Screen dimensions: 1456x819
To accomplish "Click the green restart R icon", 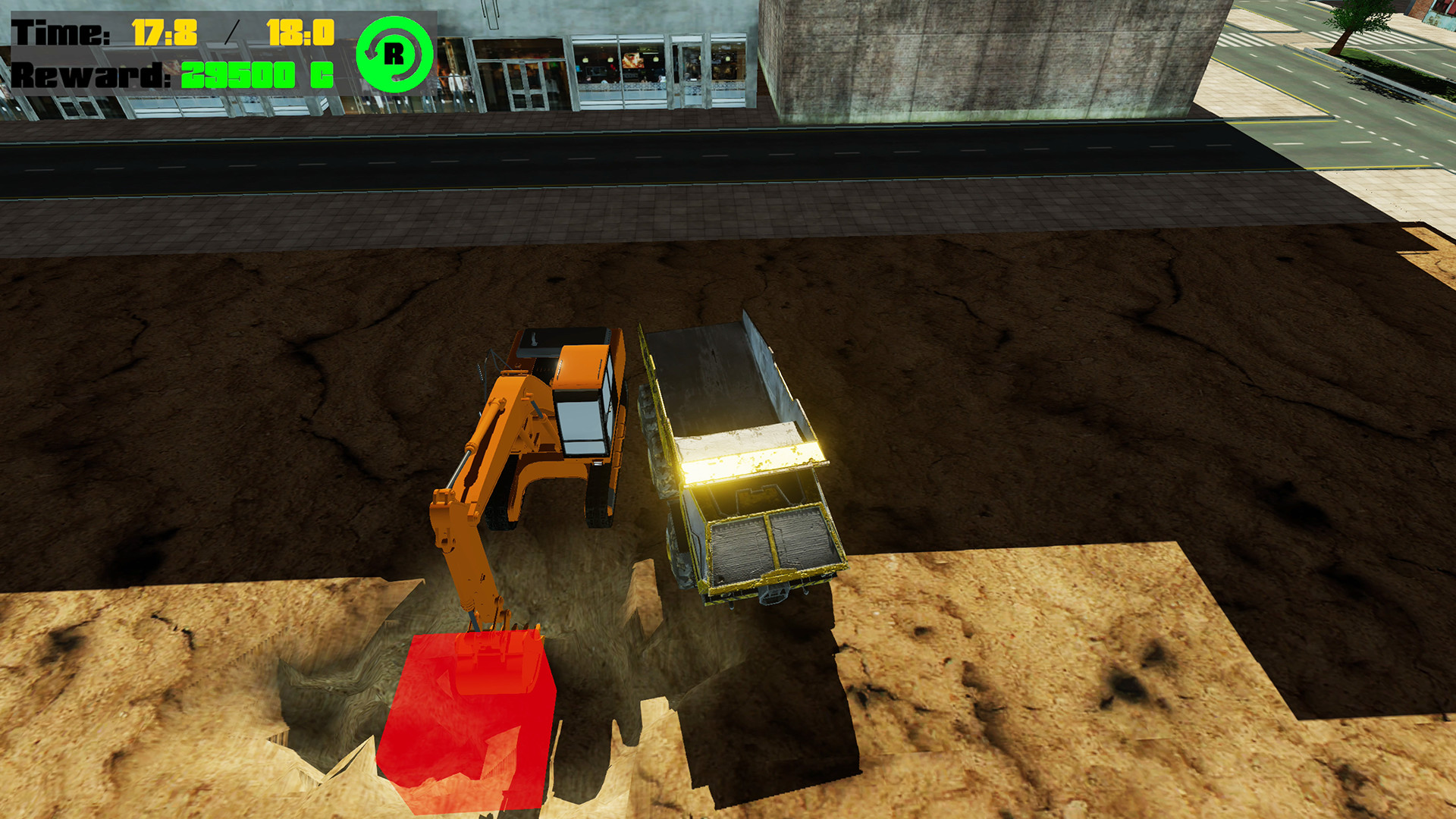I will pos(395,55).
